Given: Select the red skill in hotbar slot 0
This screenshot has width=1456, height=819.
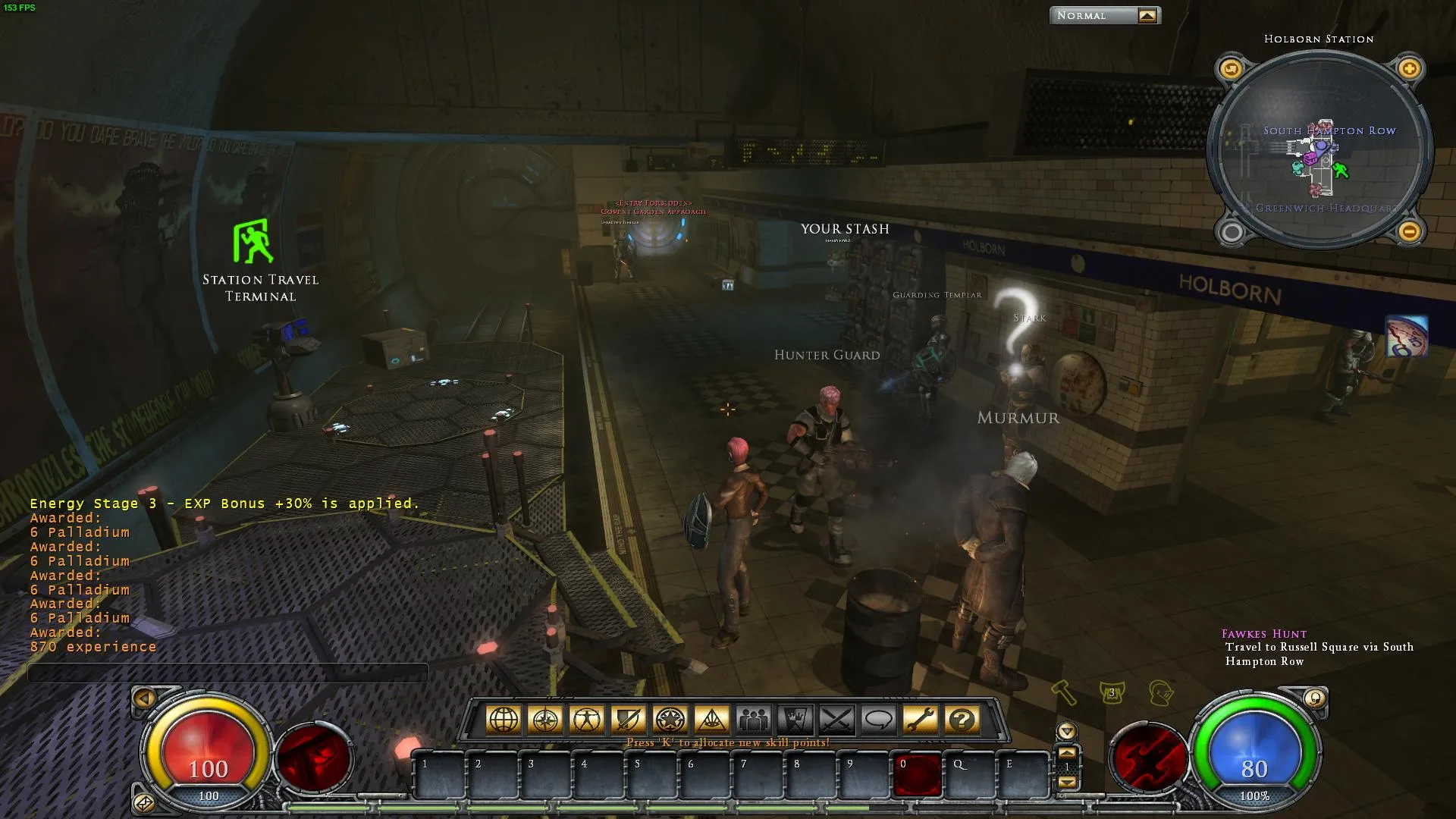Looking at the screenshot, I should pyautogui.click(x=918, y=775).
